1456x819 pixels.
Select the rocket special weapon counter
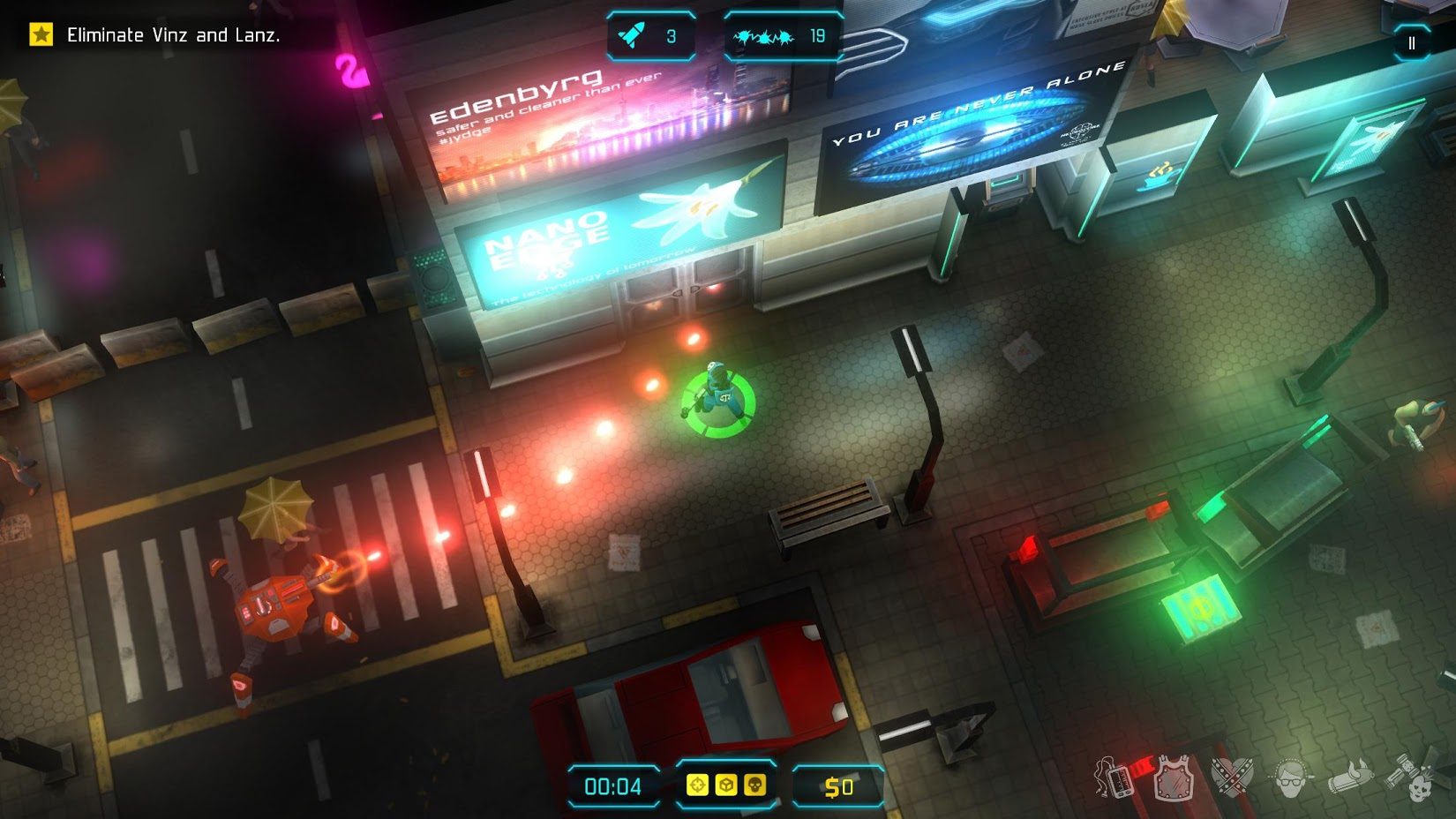tap(649, 36)
